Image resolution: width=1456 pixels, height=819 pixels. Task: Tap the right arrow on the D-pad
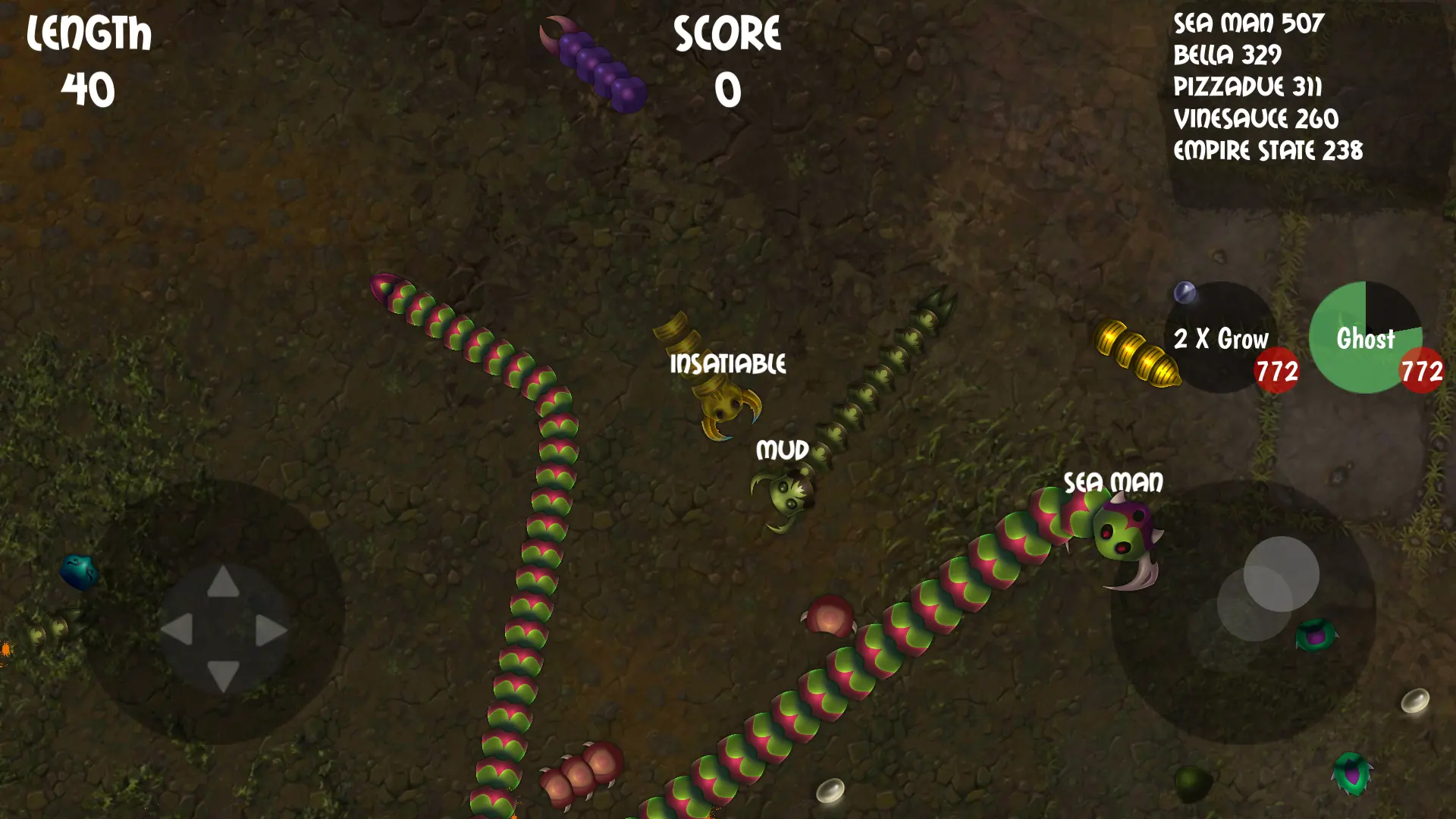(270, 629)
